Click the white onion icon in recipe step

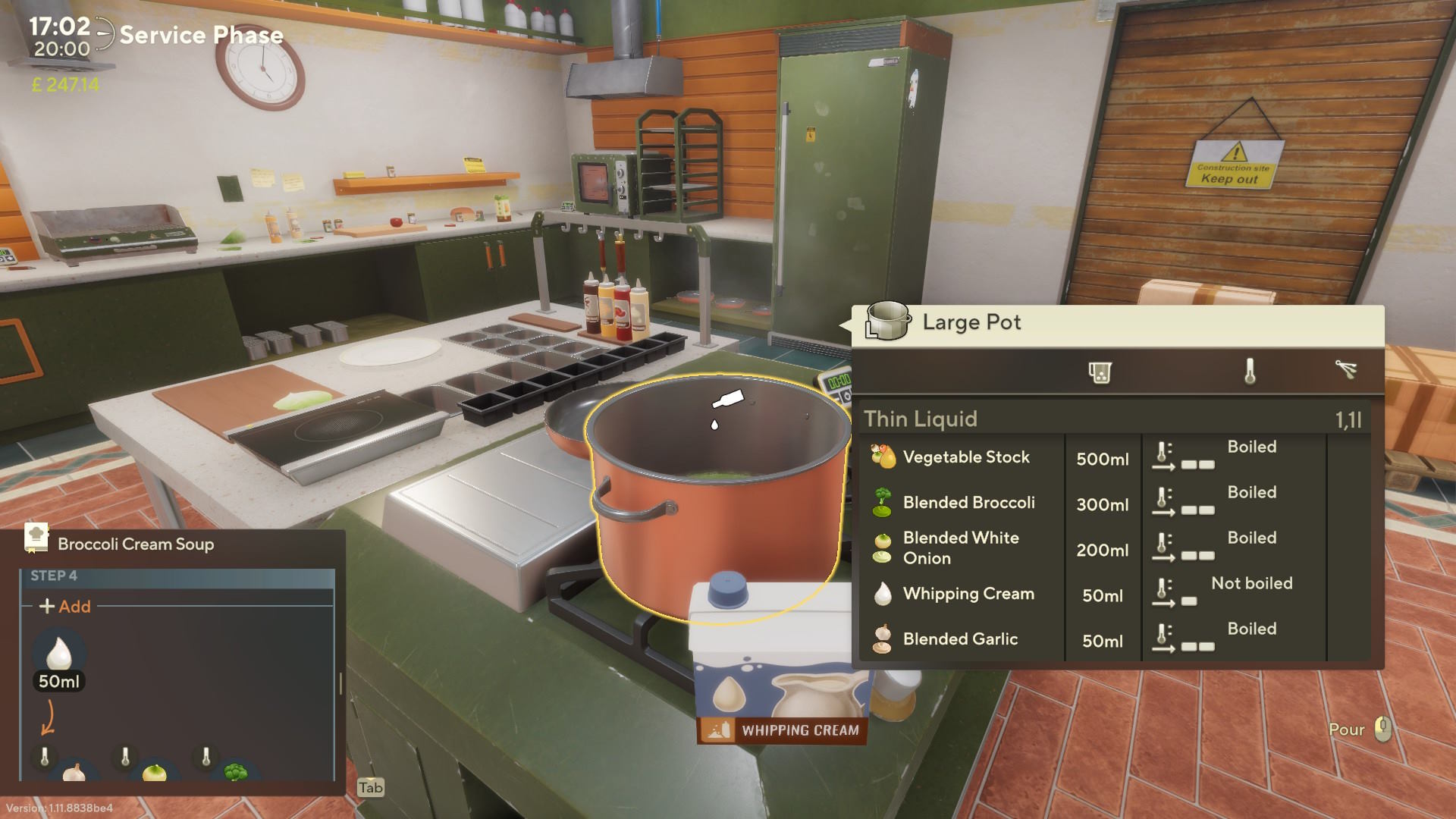coord(155,772)
